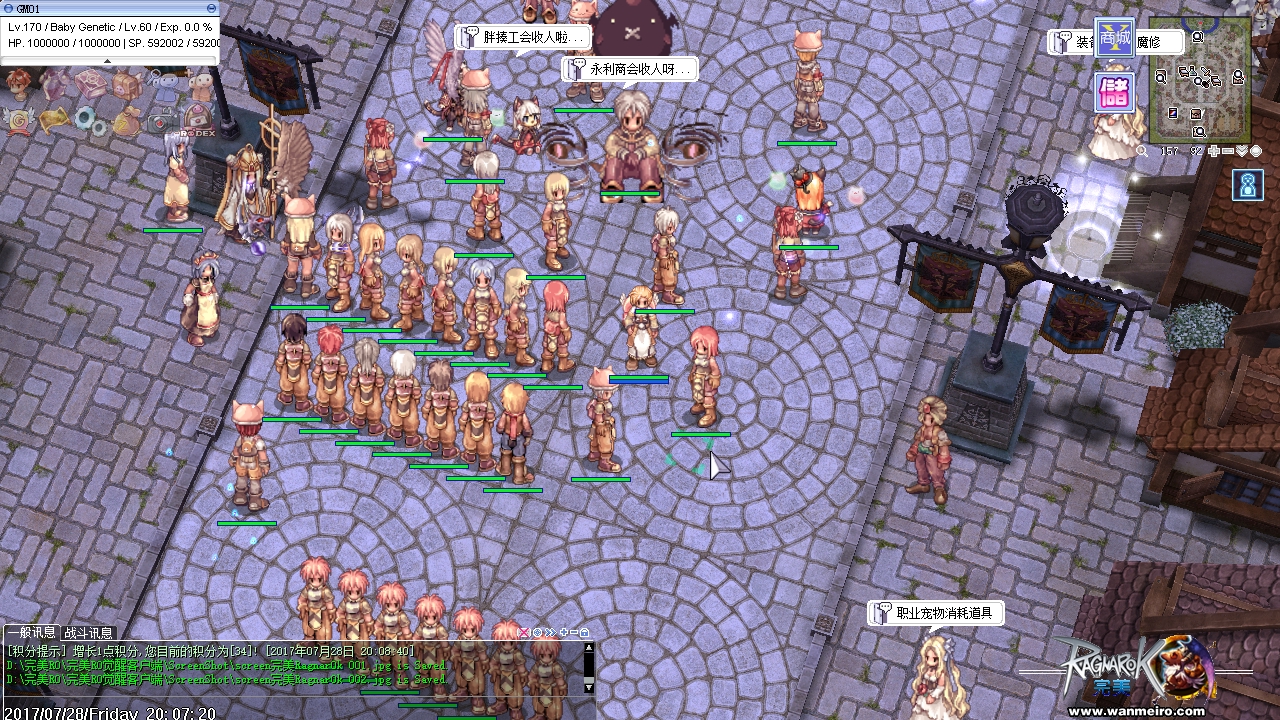
Task: Open the gear options icon
Action: (89, 121)
